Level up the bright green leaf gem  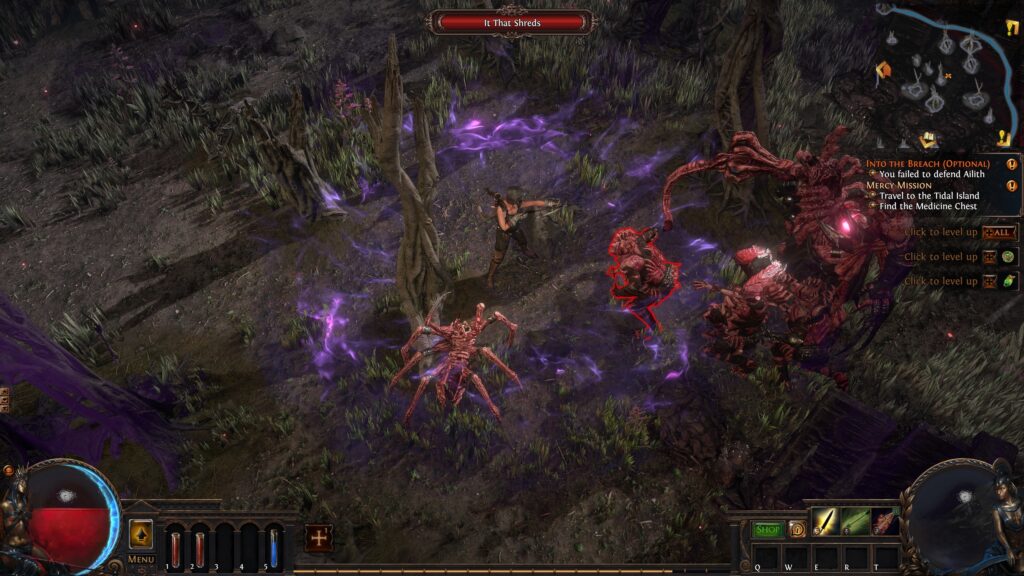pos(1009,281)
